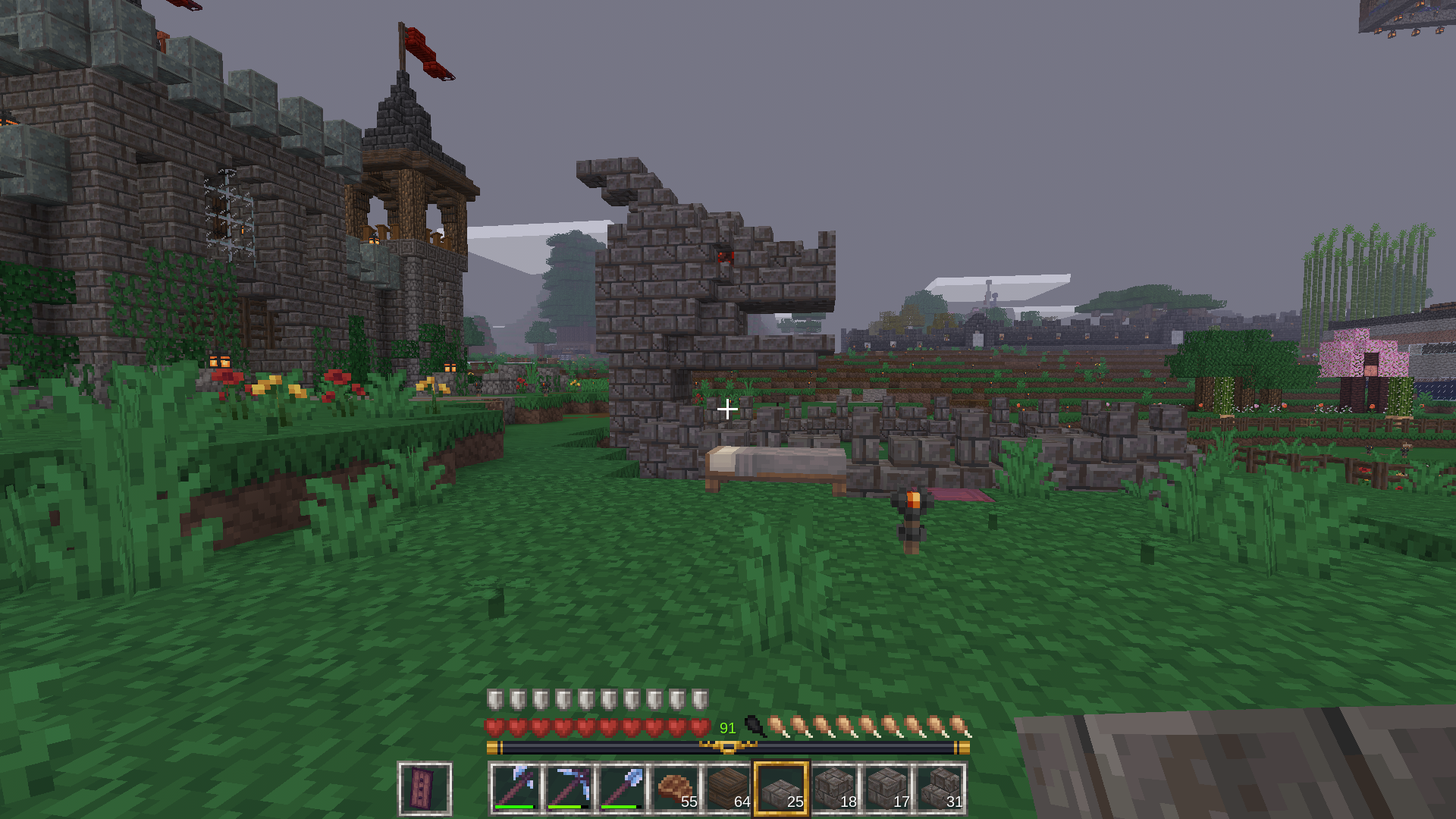Select the shield in the offhand slot
This screenshot has height=819, width=1456.
425,789
